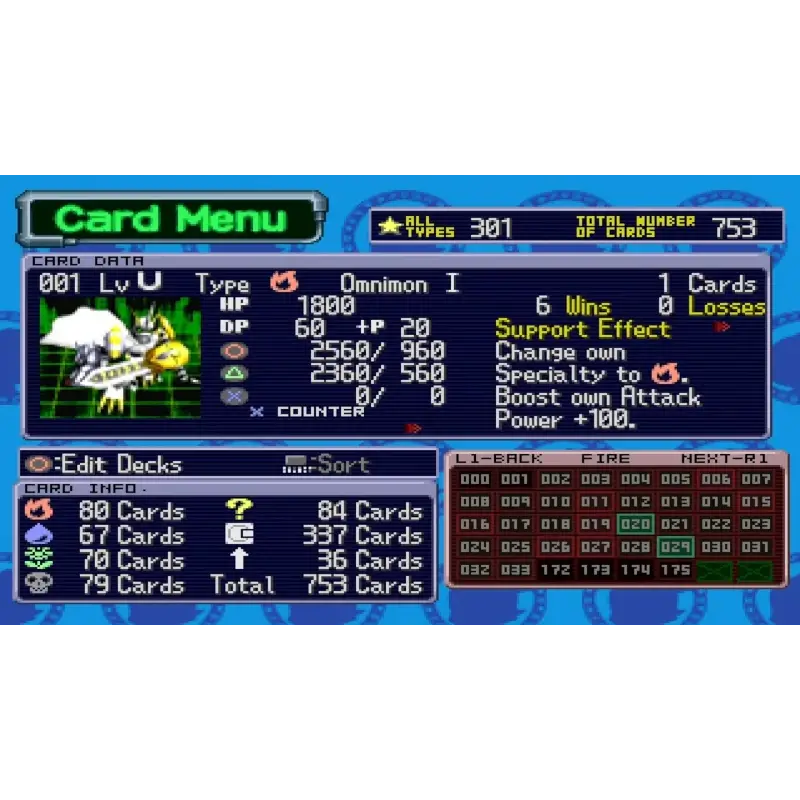This screenshot has width=800, height=800.
Task: Select the green-highlighted card 020
Action: tap(635, 524)
